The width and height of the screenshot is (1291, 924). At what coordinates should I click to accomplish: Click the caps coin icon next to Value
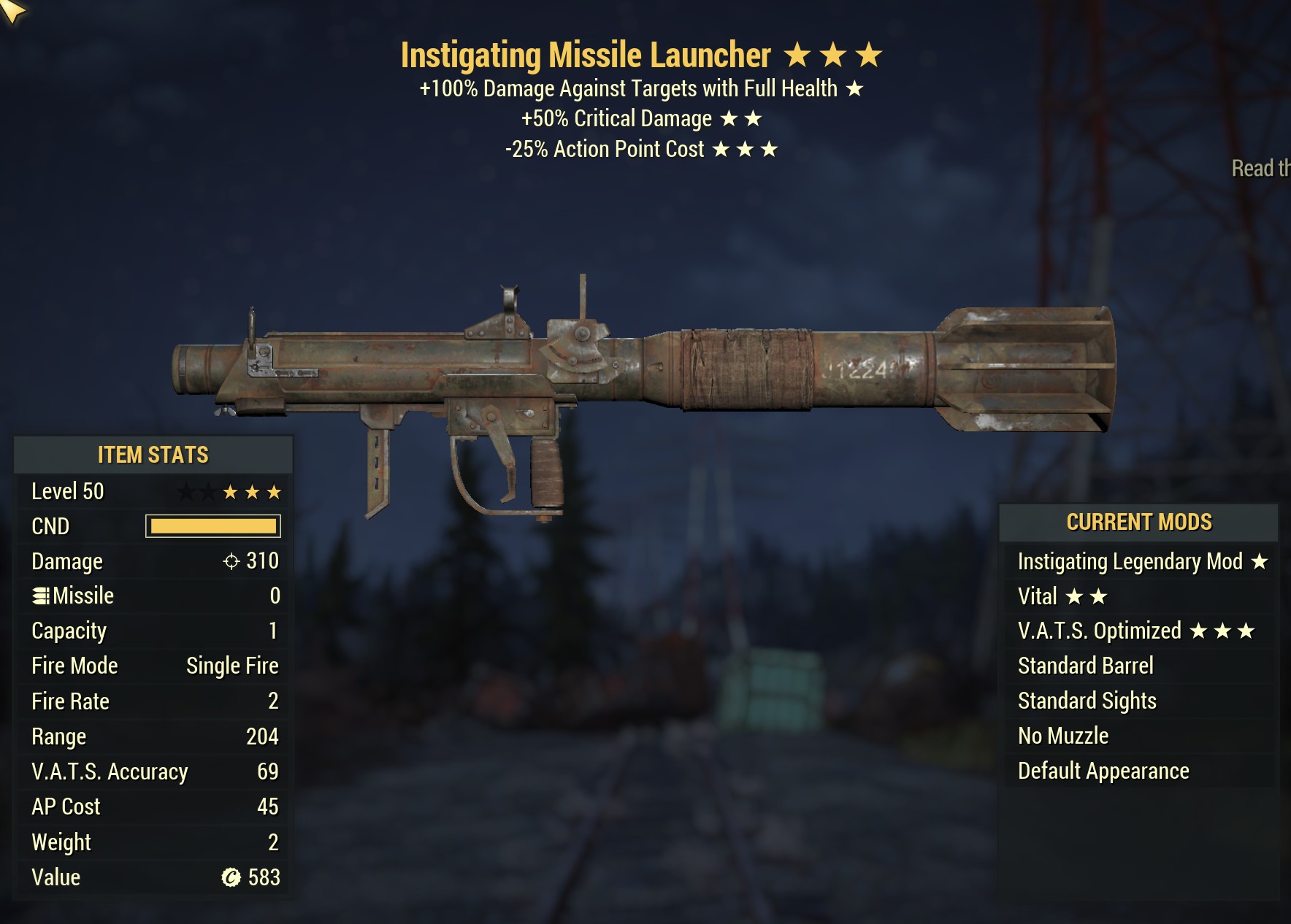[x=232, y=877]
